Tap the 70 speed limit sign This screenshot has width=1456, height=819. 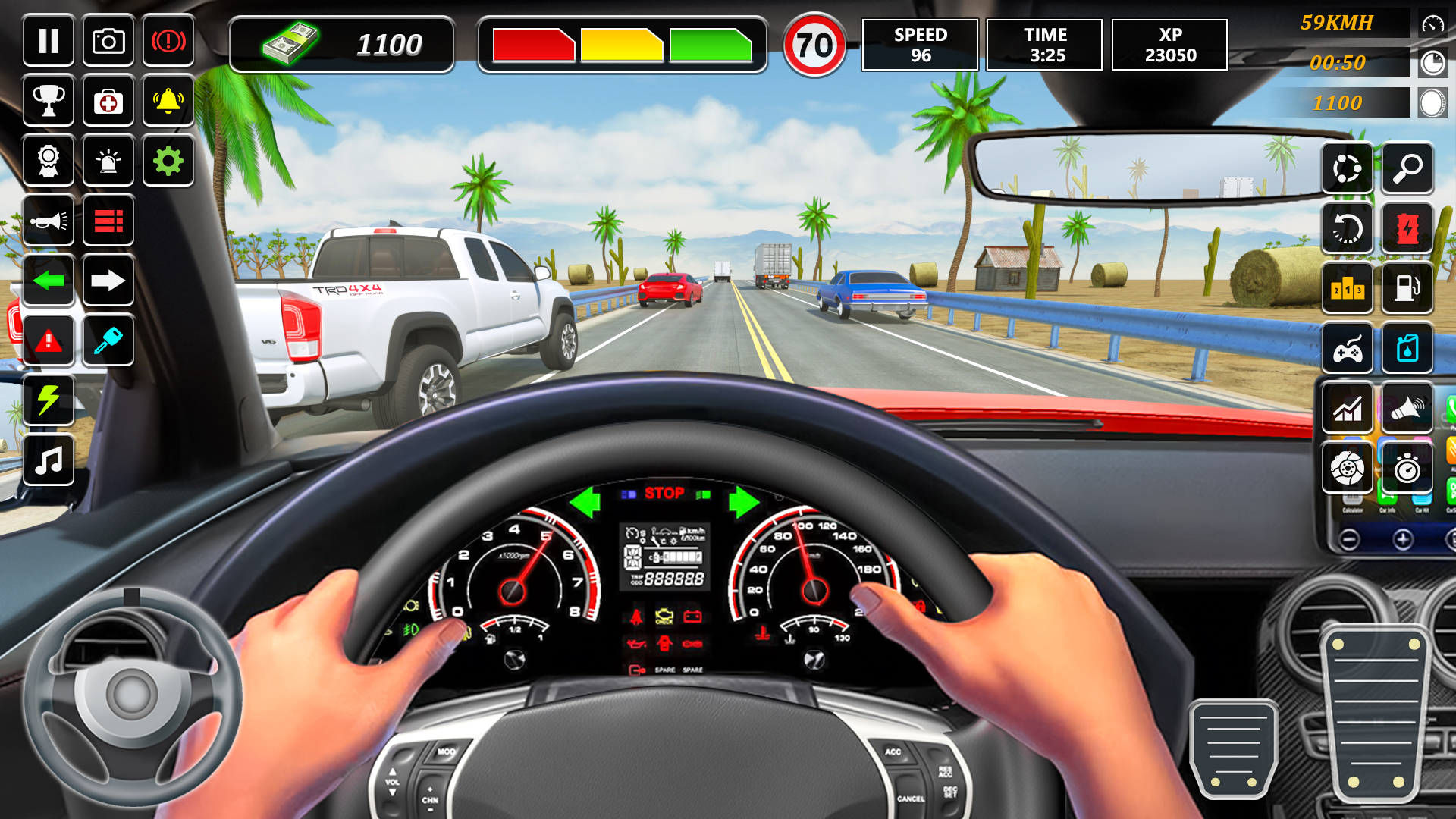pyautogui.click(x=814, y=45)
